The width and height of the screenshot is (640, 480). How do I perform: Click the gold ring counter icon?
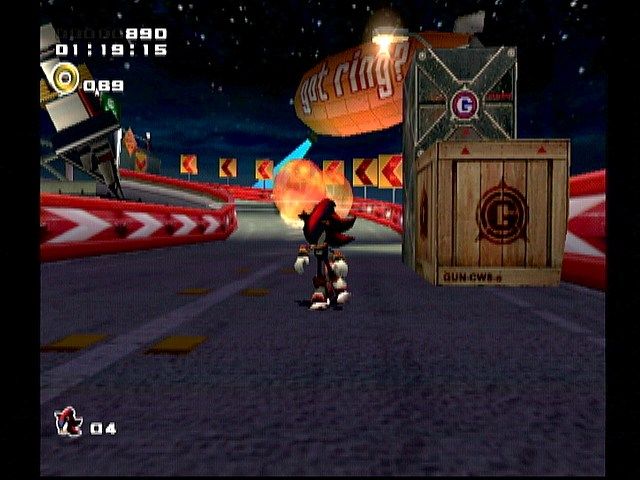click(x=66, y=77)
